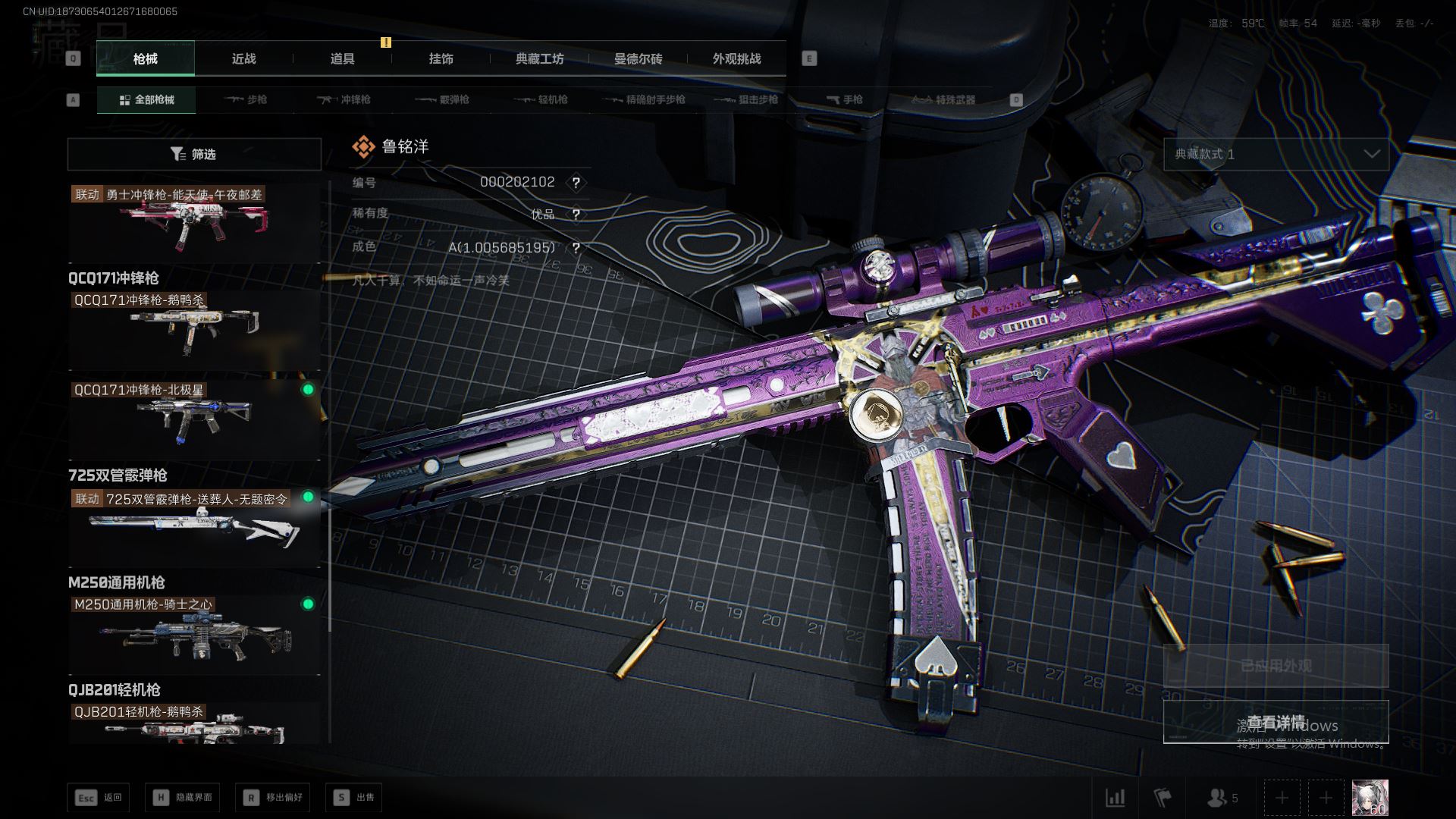
Task: Choose the QCQ171冲锋枪 北极星 skin
Action: click(x=194, y=417)
